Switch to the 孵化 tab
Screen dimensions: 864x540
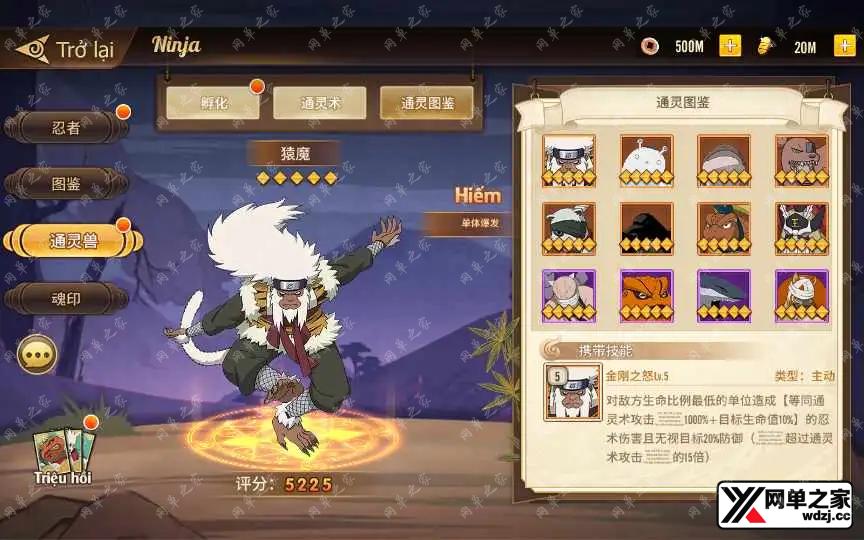[x=211, y=102]
